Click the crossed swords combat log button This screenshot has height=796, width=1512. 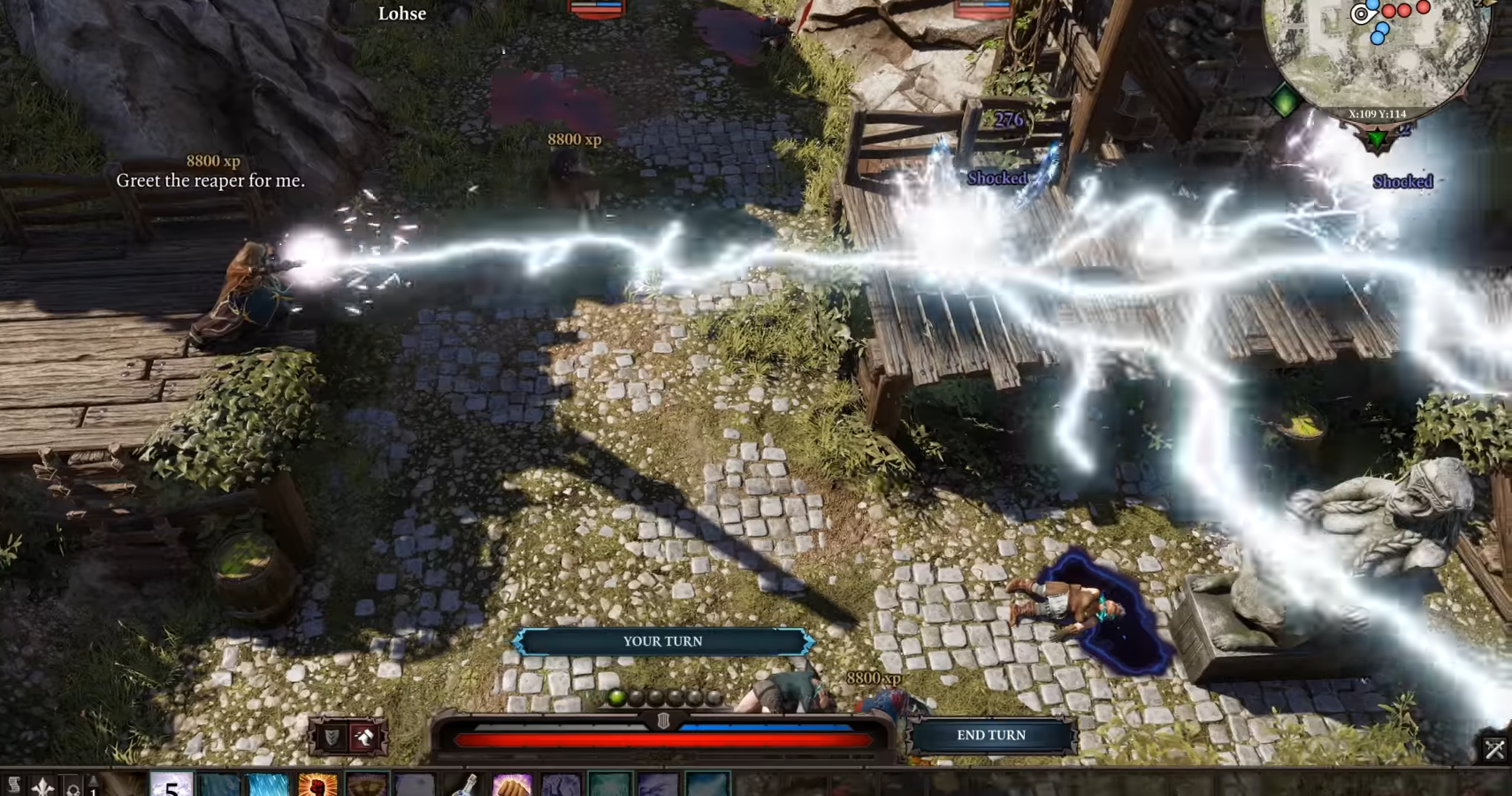[x=1494, y=750]
